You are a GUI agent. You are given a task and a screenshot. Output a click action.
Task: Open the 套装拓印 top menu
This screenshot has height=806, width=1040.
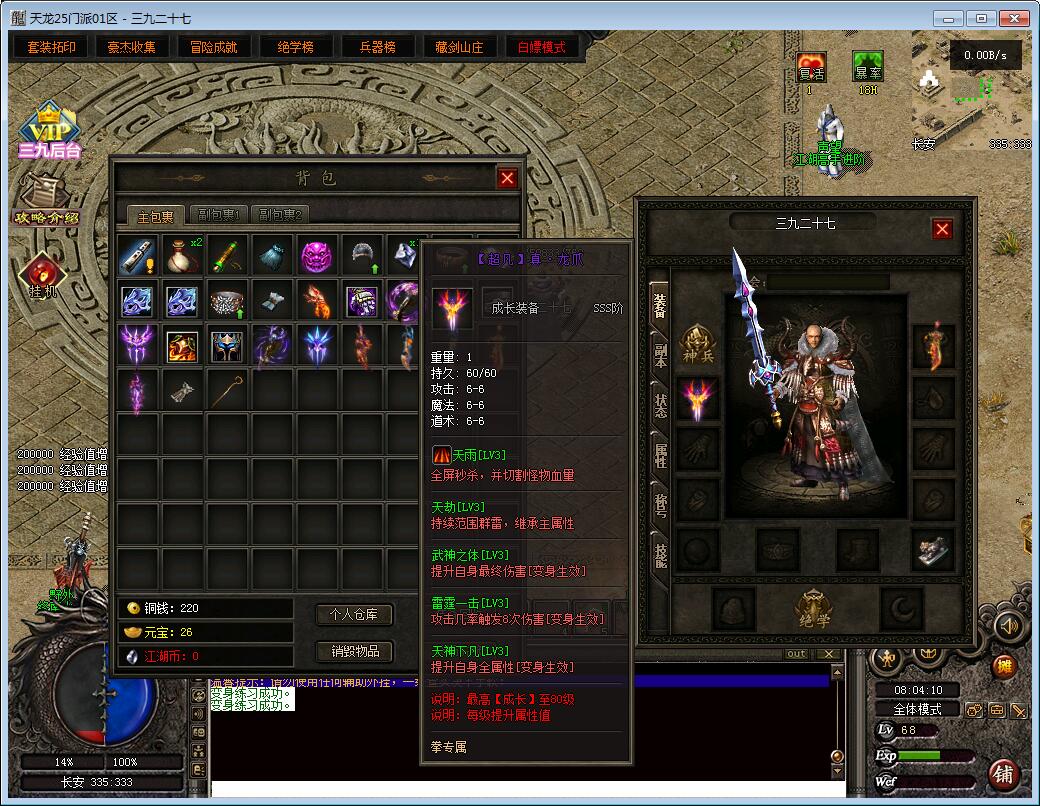(51, 47)
